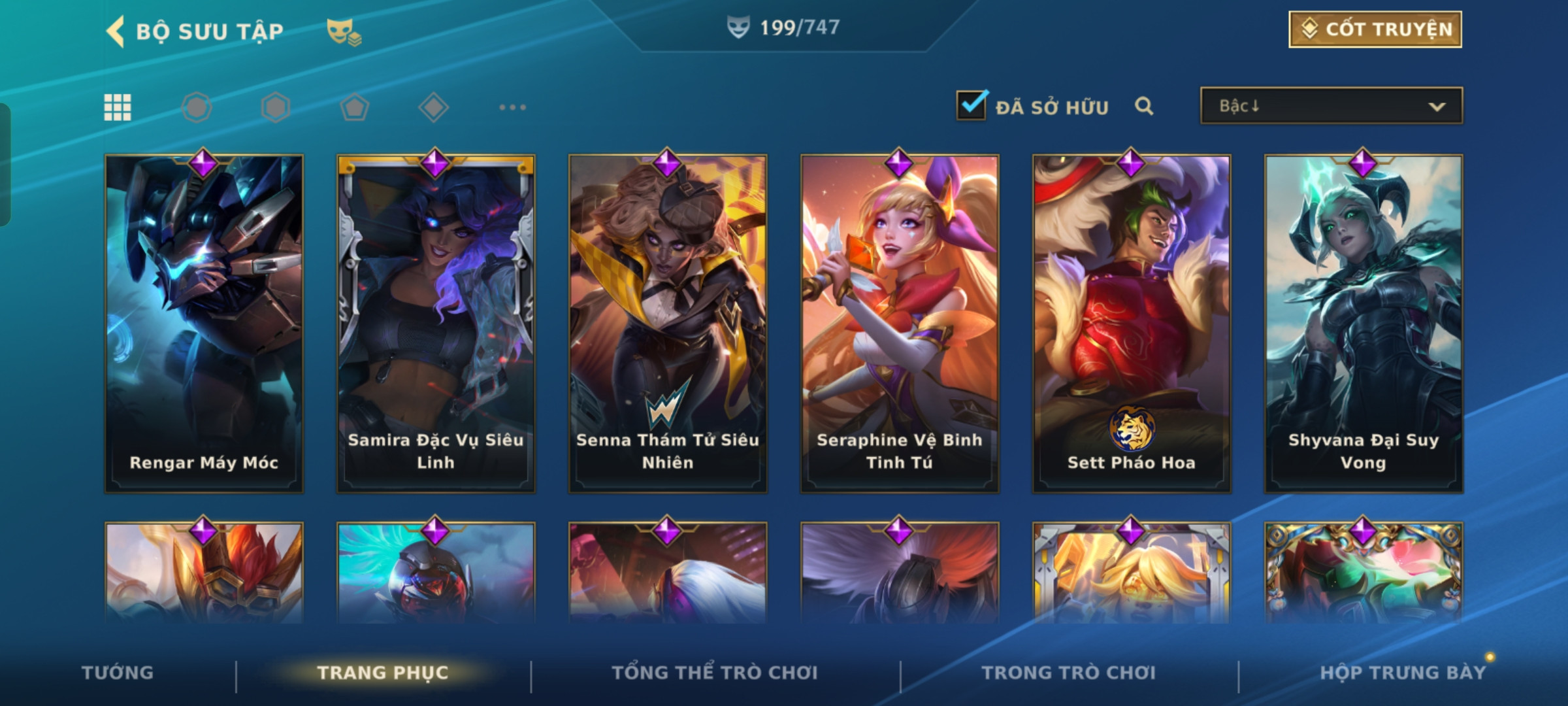Select the grid all-skins filter

point(118,107)
